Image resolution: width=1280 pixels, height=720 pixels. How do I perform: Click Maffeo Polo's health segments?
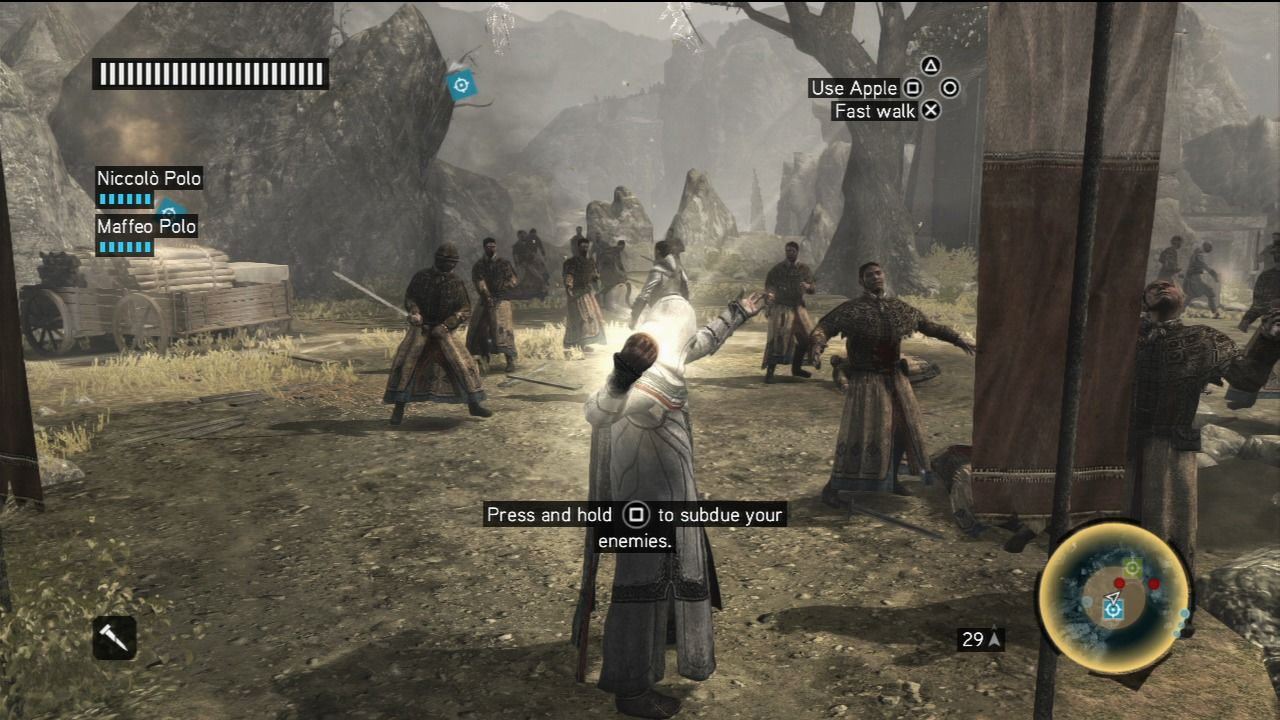click(123, 248)
